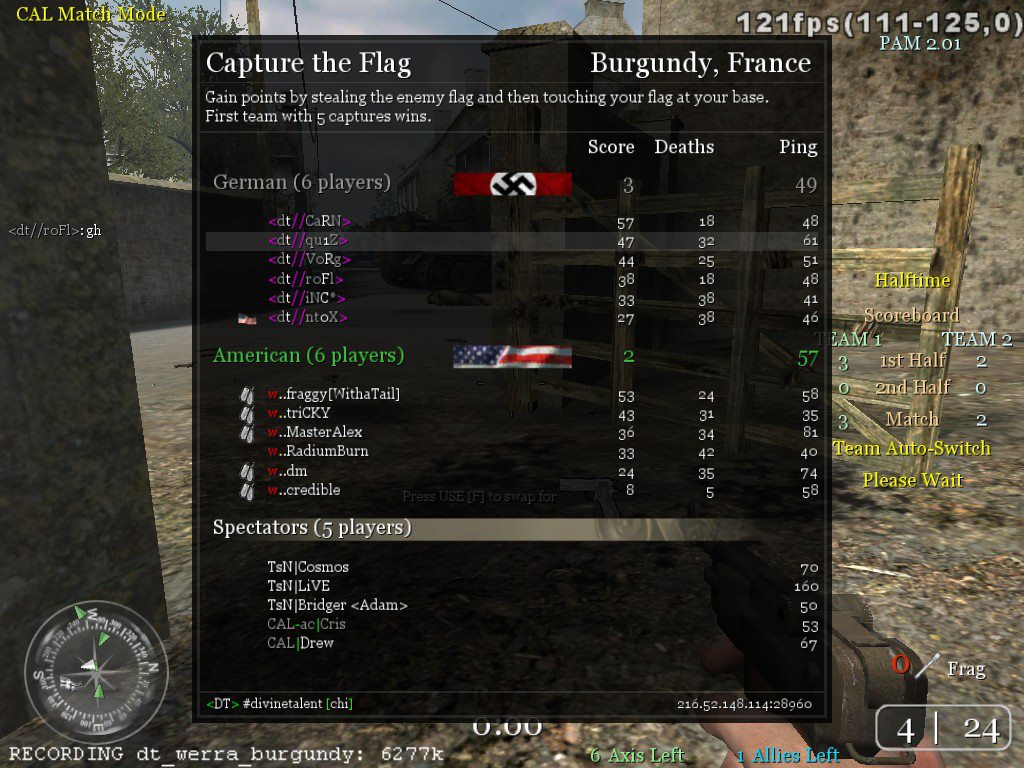Click the American team flag banner
This screenshot has height=768, width=1024.
512,356
